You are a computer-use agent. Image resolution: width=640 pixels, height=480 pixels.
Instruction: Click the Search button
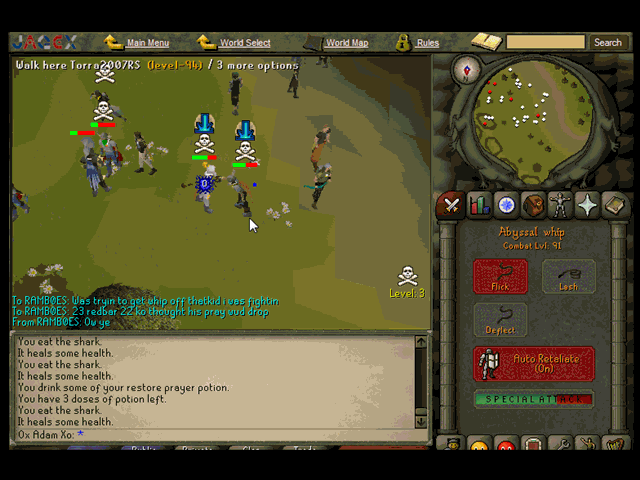pos(607,43)
